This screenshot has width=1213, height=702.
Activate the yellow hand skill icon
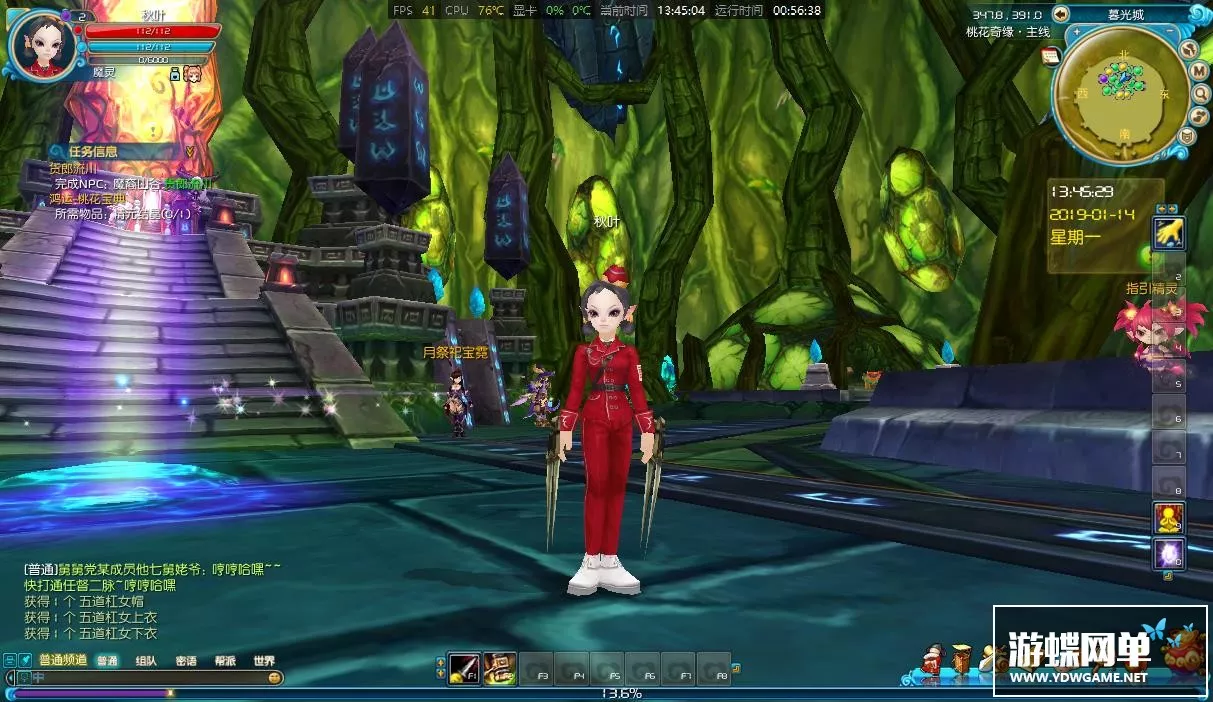[x=1168, y=232]
